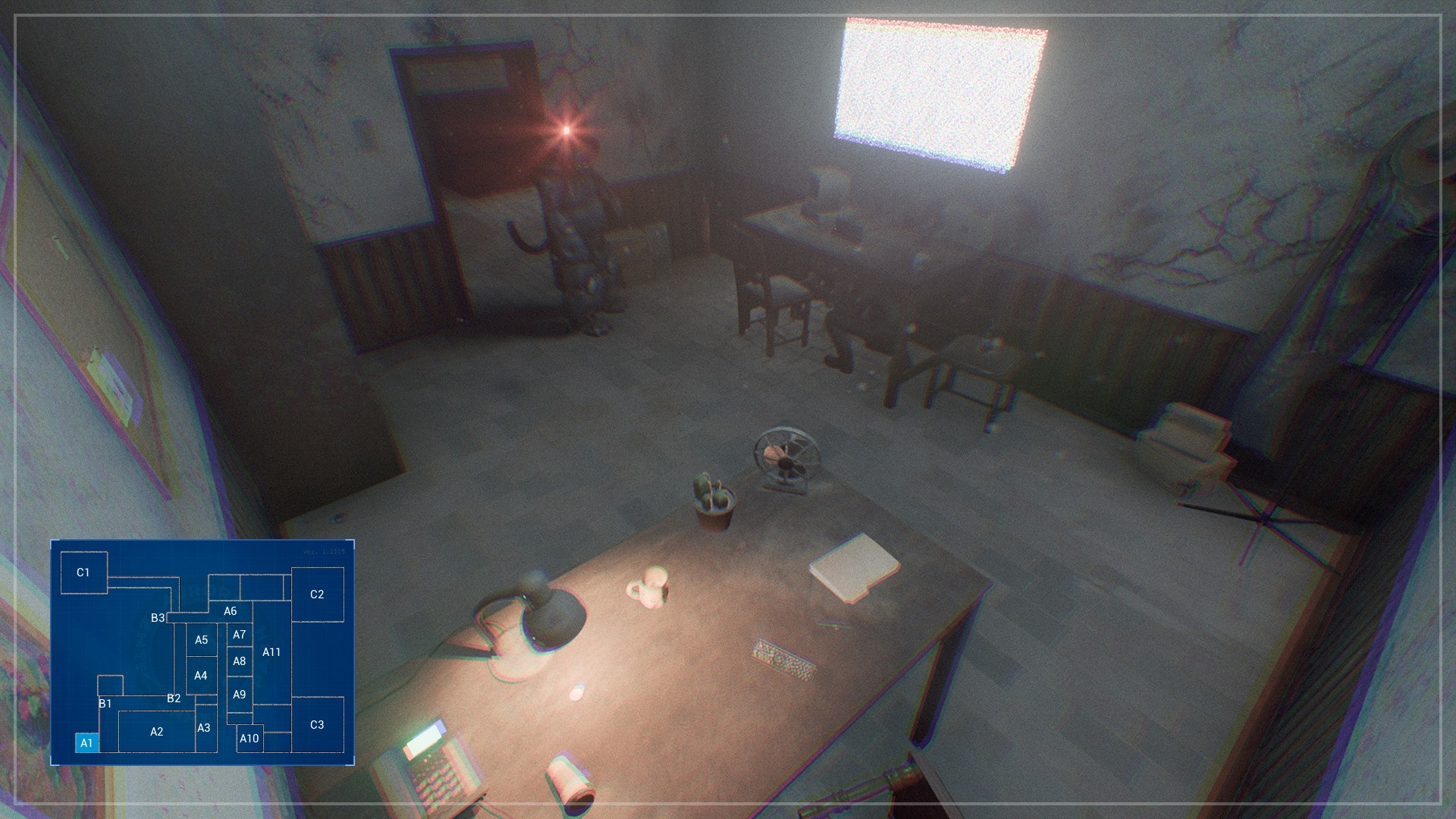Viewport: 1456px width, 819px height.
Task: Open the B3 camera feed
Action: (158, 619)
